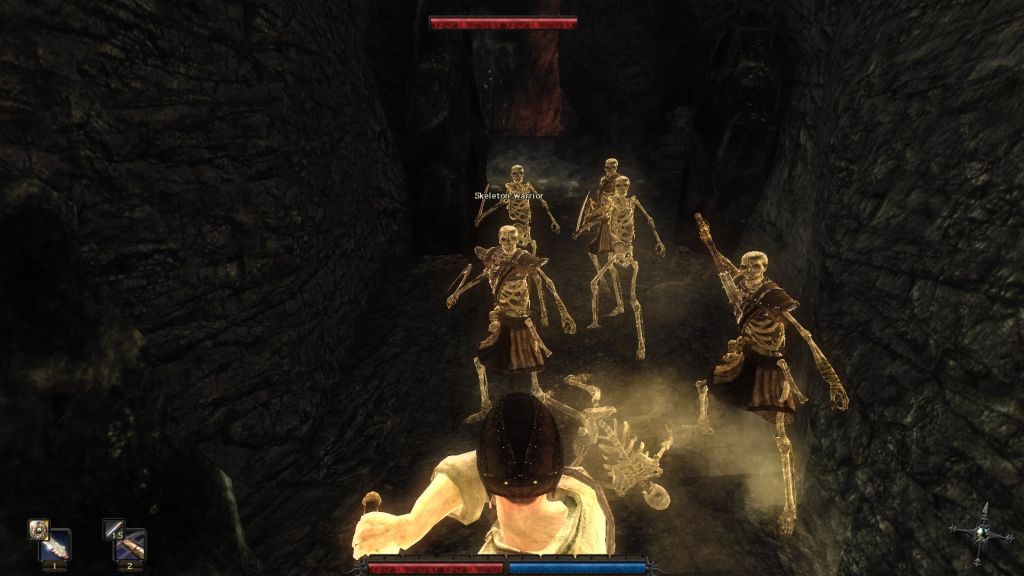Image resolution: width=1024 pixels, height=576 pixels.
Task: Select the weapon set 1 slot
Action: click(x=56, y=546)
